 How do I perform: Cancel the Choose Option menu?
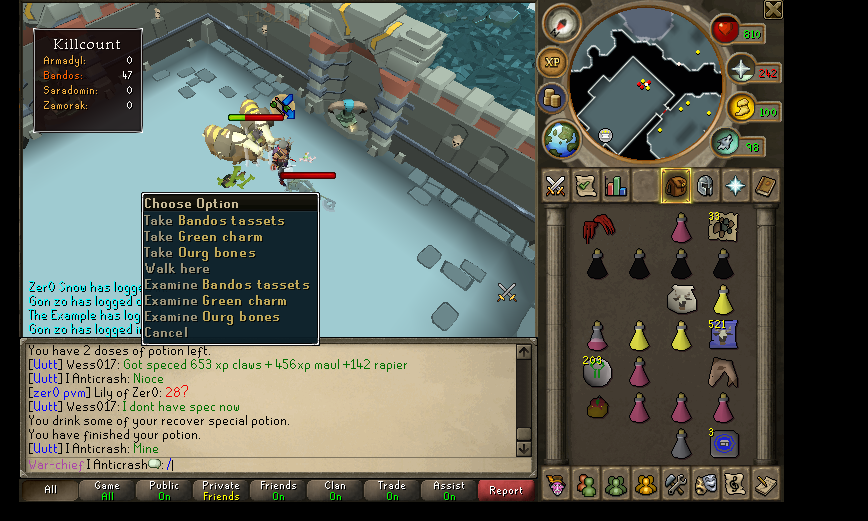click(166, 333)
